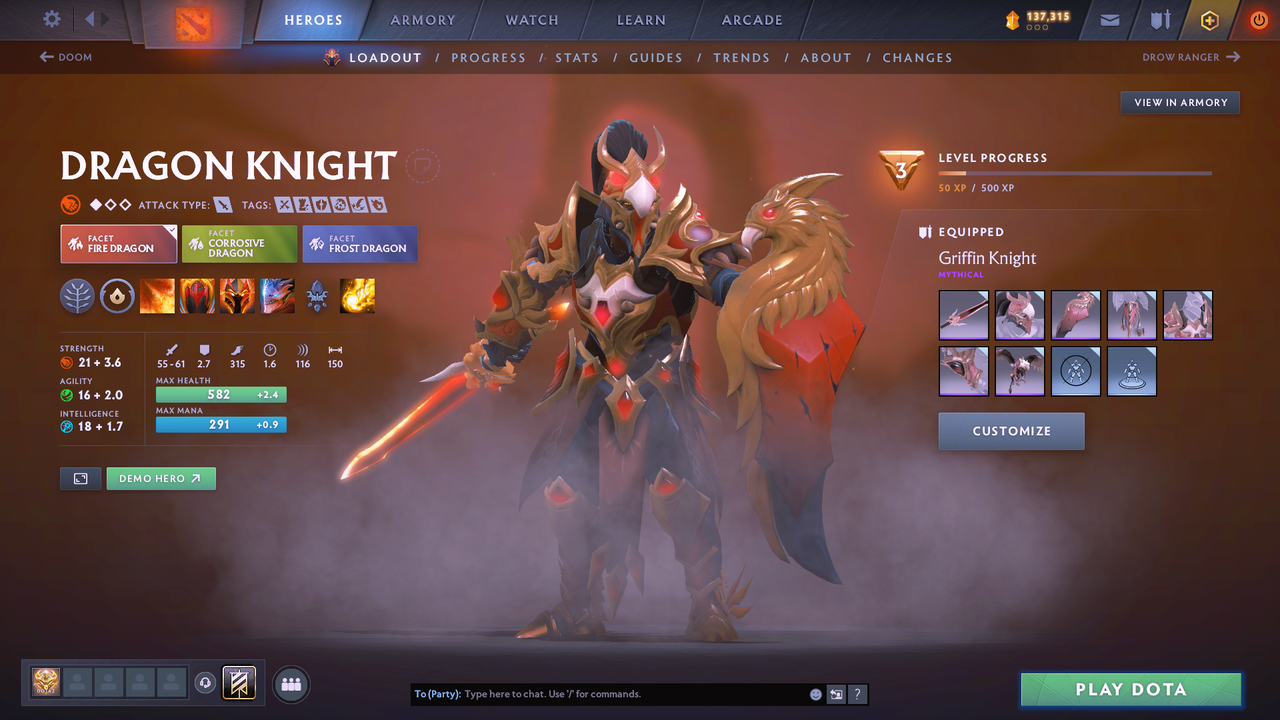The height and width of the screenshot is (720, 1280).
Task: Switch to the TRENDS tab
Action: [x=741, y=57]
